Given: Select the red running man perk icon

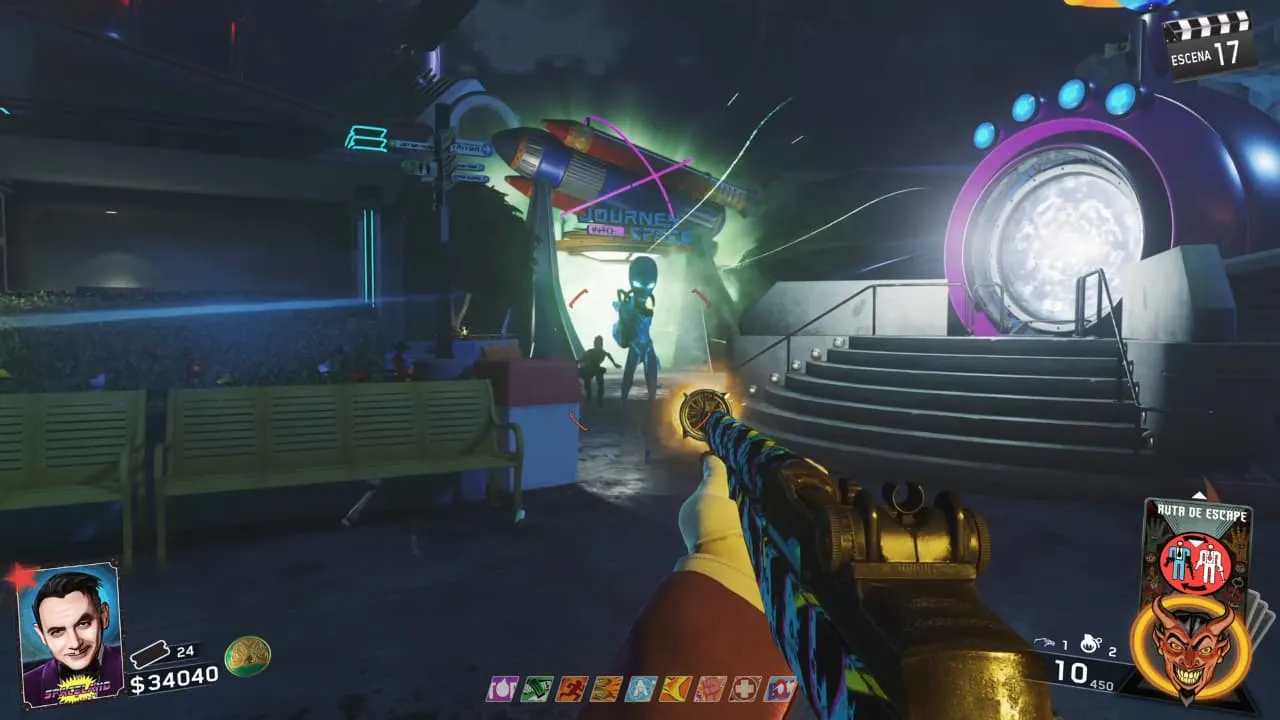Looking at the screenshot, I should pyautogui.click(x=571, y=688).
